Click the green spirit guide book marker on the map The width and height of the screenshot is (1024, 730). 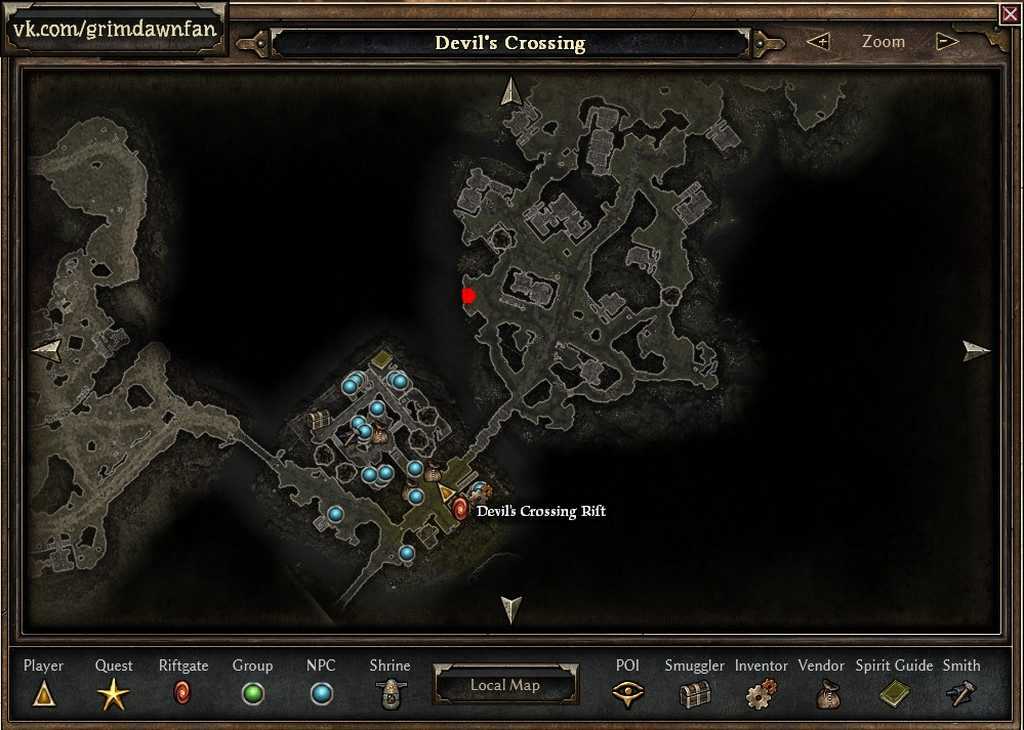pos(382,359)
